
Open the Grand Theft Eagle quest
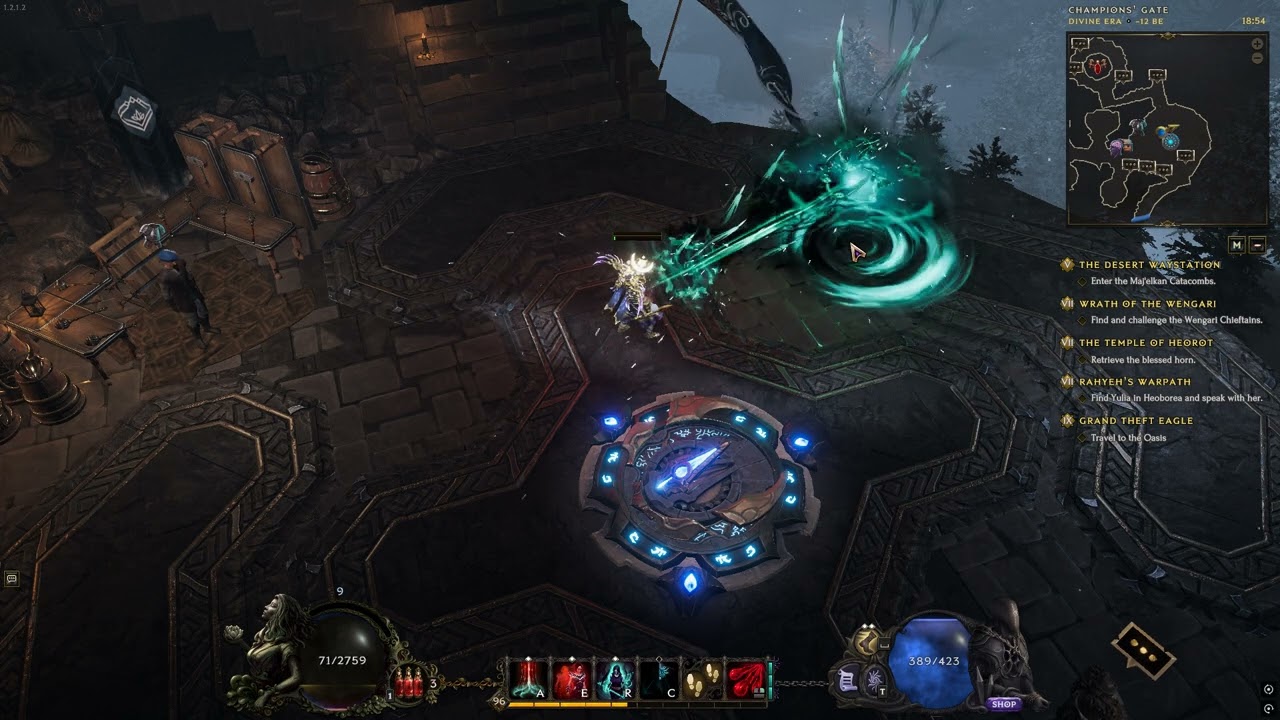[x=1135, y=421]
